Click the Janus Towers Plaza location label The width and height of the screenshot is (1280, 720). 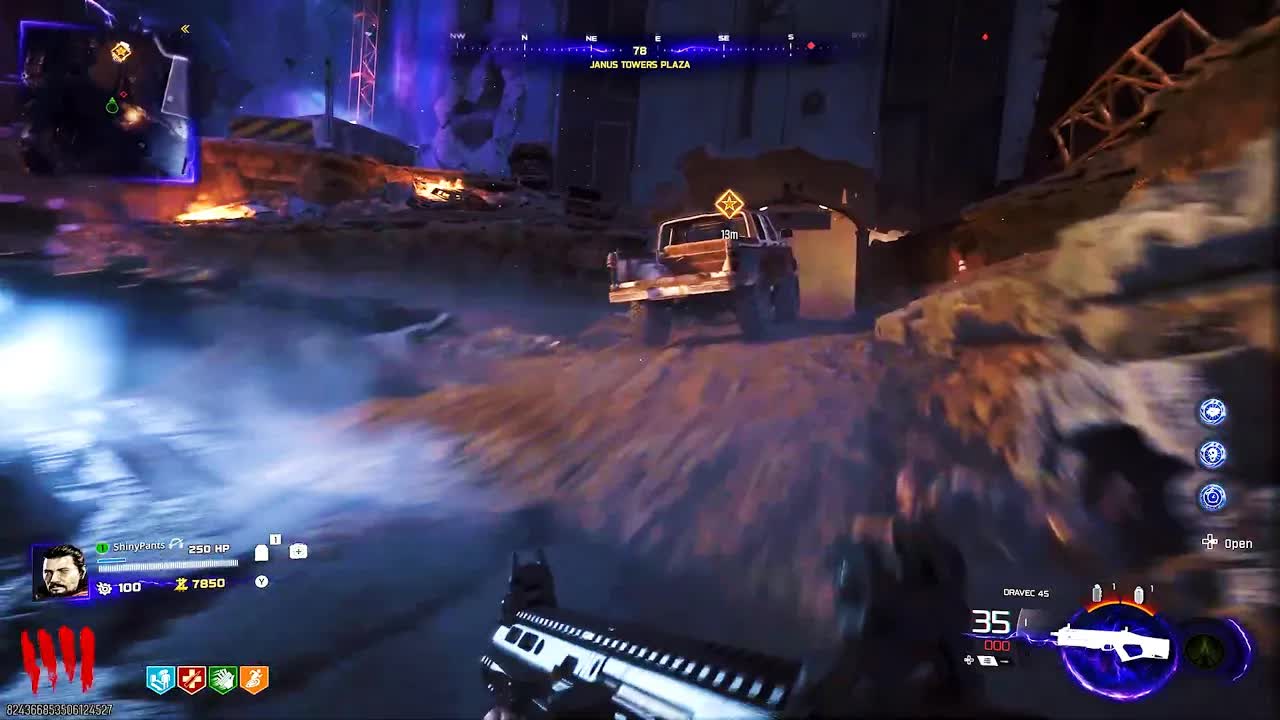click(x=640, y=63)
